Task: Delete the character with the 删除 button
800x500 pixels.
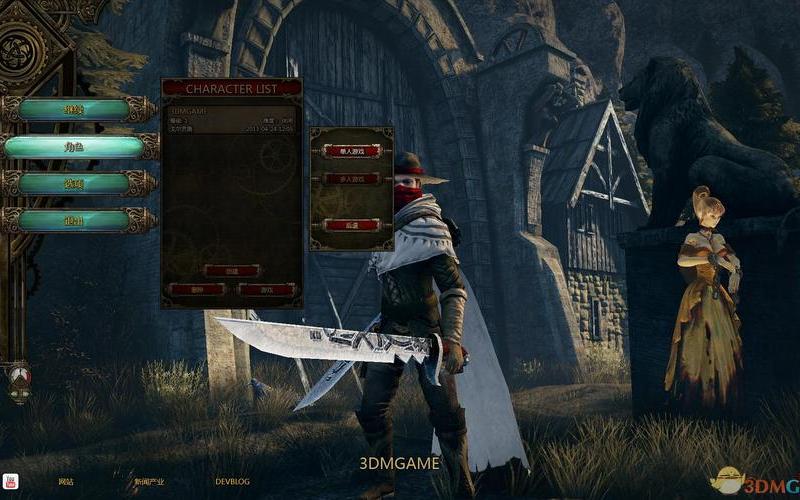Action: tap(196, 289)
